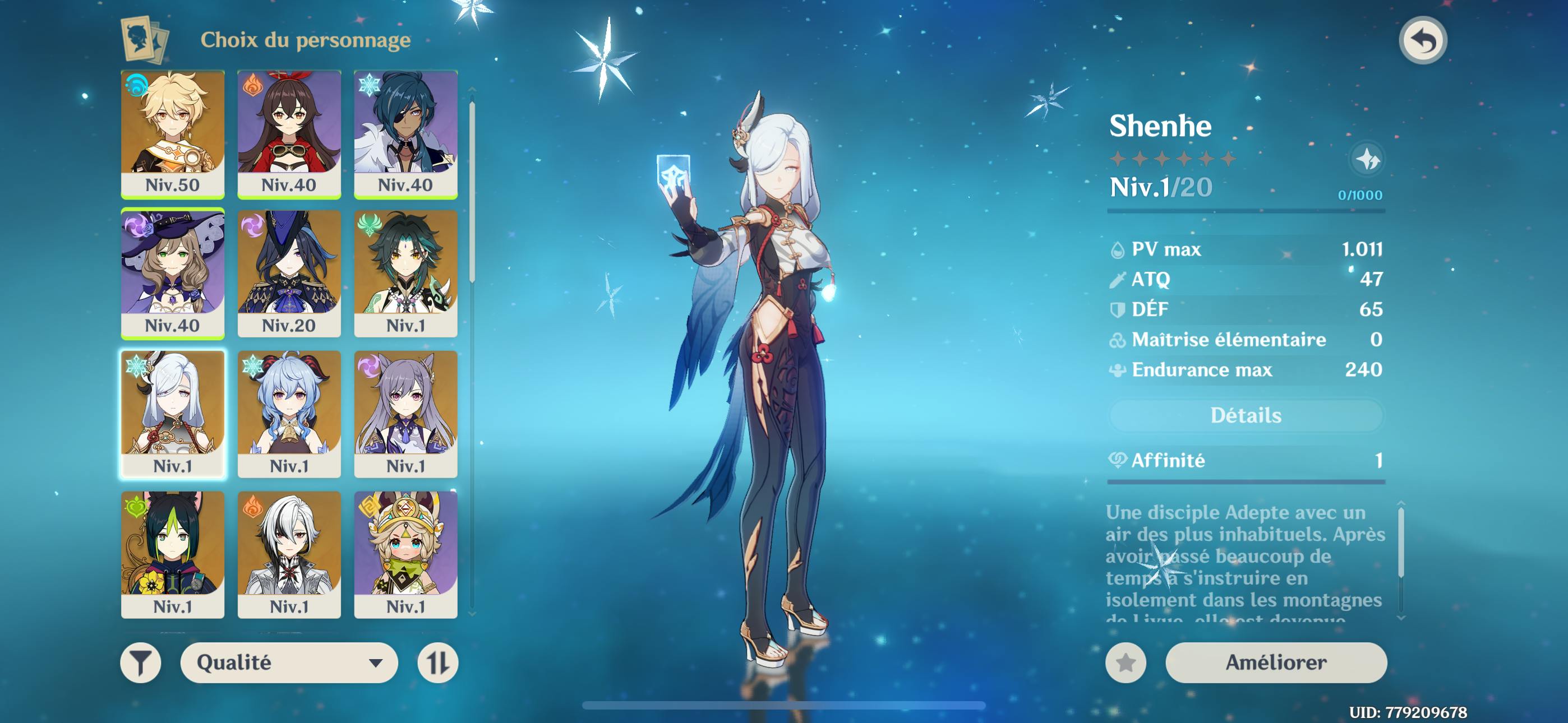
Task: Pick Lisa in the purple witch hat
Action: tap(172, 274)
